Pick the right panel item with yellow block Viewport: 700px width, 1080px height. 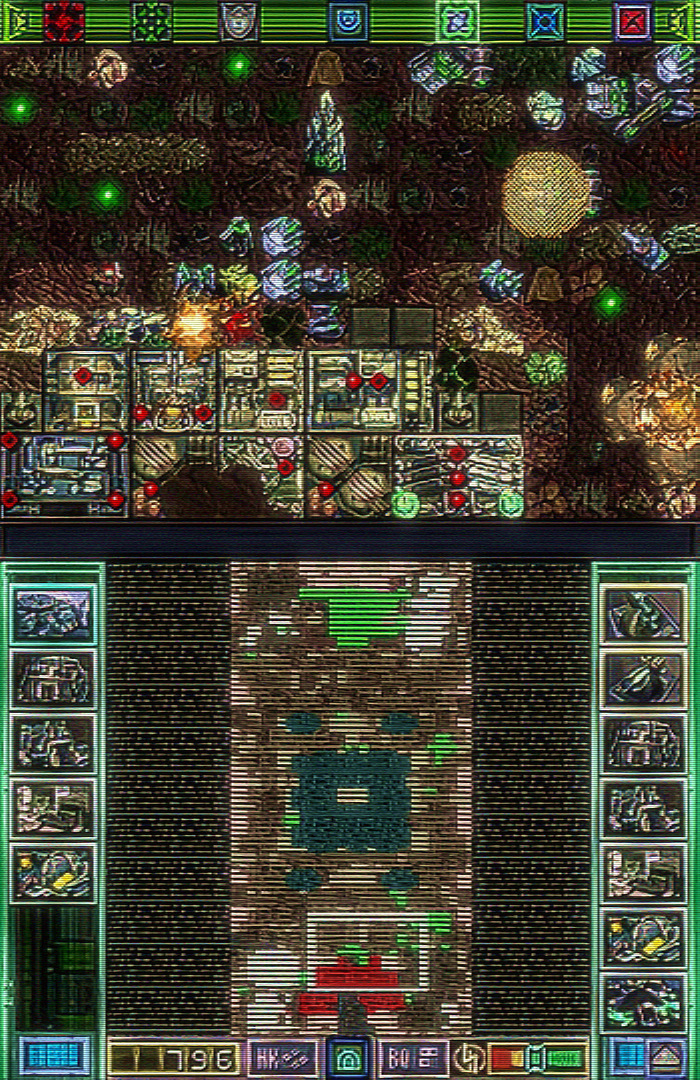[x=645, y=937]
